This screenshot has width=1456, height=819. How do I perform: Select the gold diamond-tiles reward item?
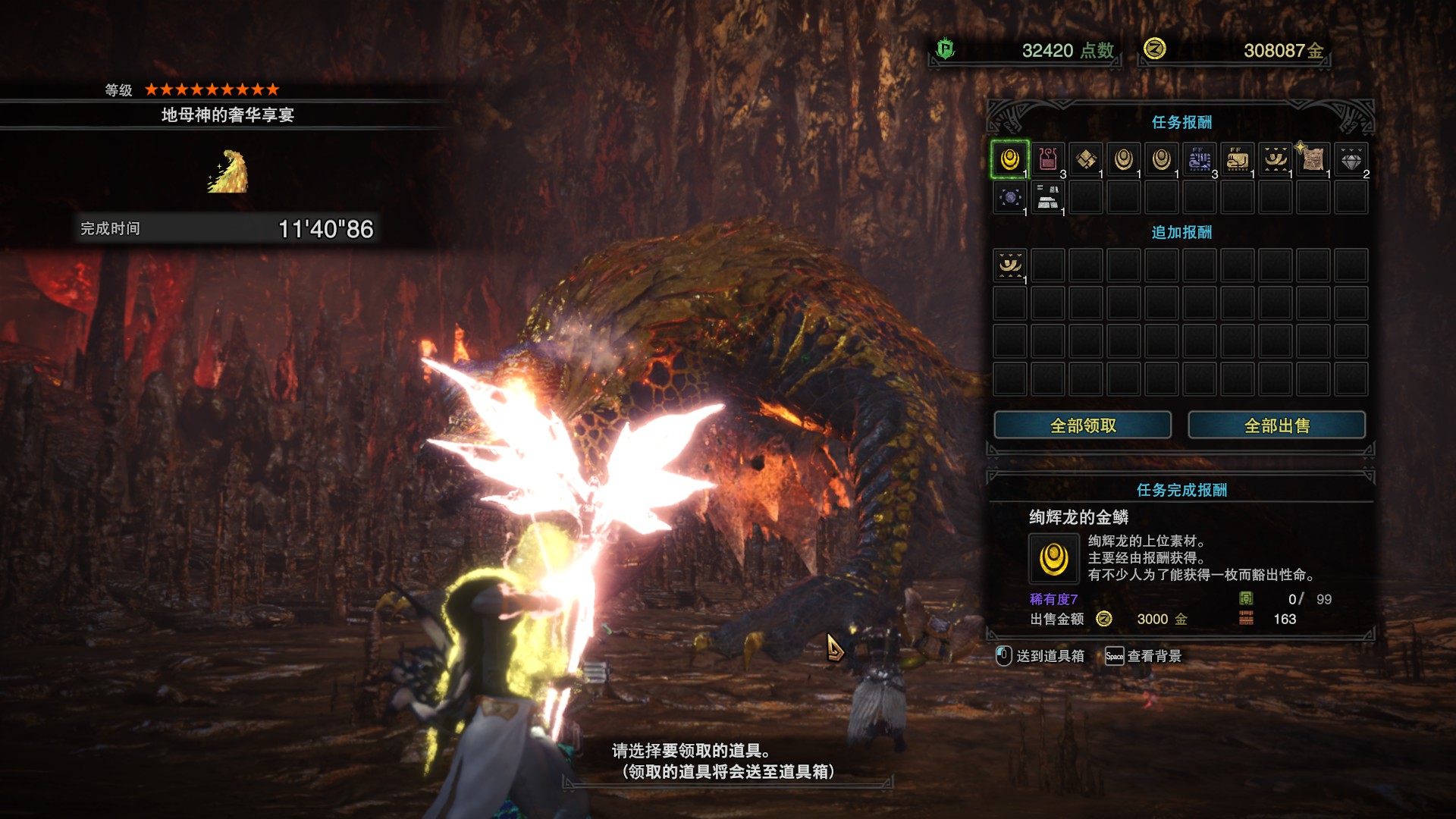coord(1086,160)
